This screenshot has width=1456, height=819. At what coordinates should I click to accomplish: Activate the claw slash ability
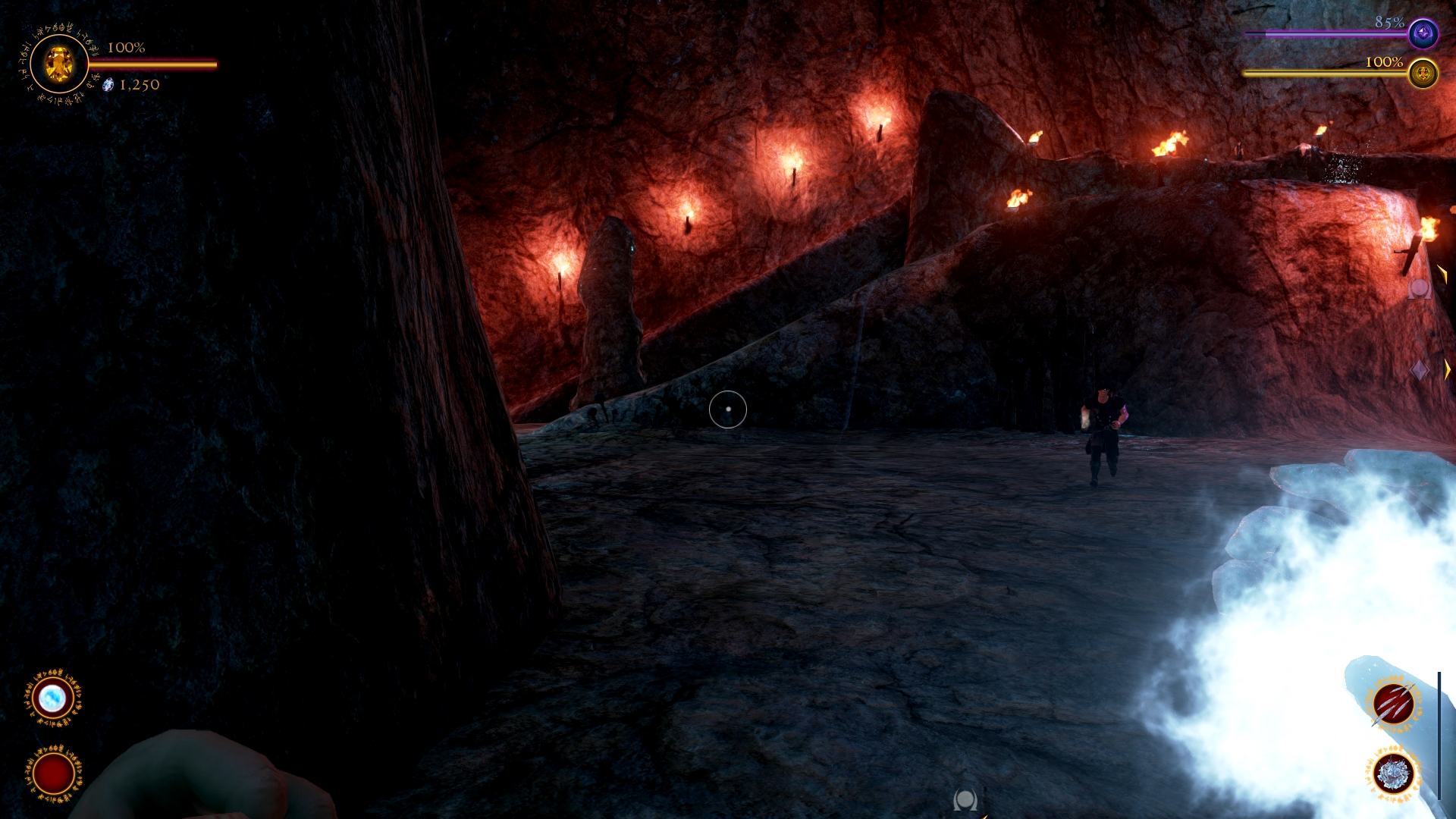click(1394, 704)
